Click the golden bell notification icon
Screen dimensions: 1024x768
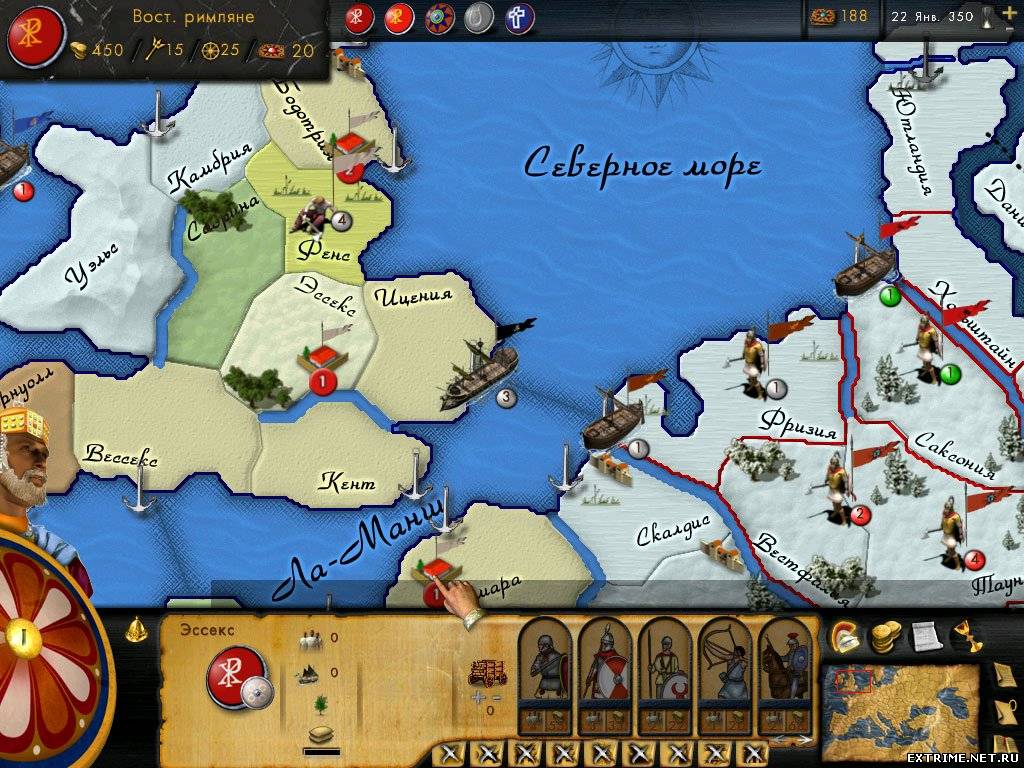click(138, 631)
